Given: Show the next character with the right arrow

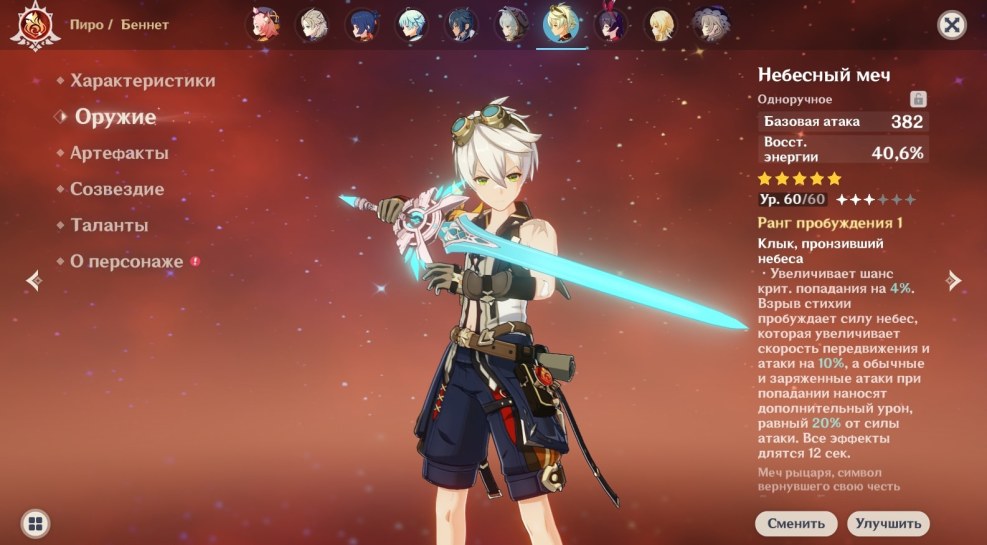Looking at the screenshot, I should click(954, 281).
